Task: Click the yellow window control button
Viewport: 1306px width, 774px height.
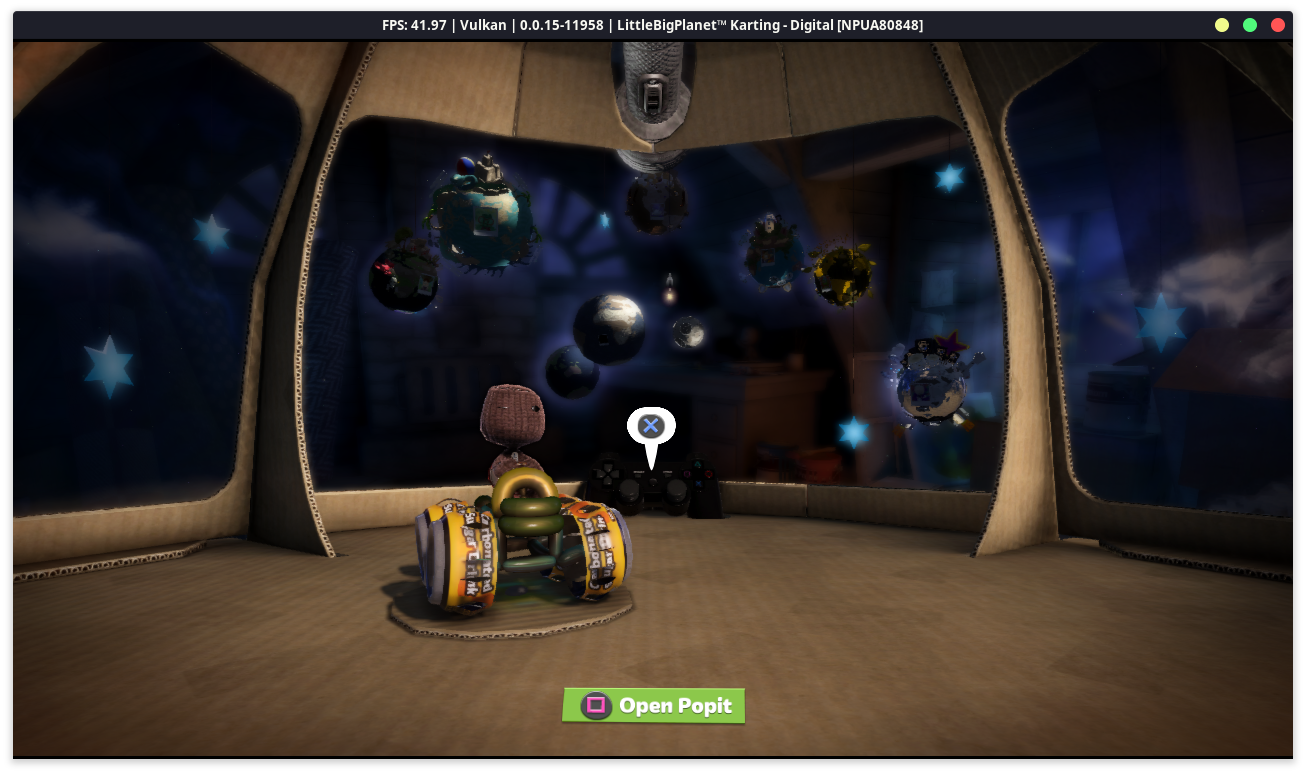Action: coord(1221,25)
